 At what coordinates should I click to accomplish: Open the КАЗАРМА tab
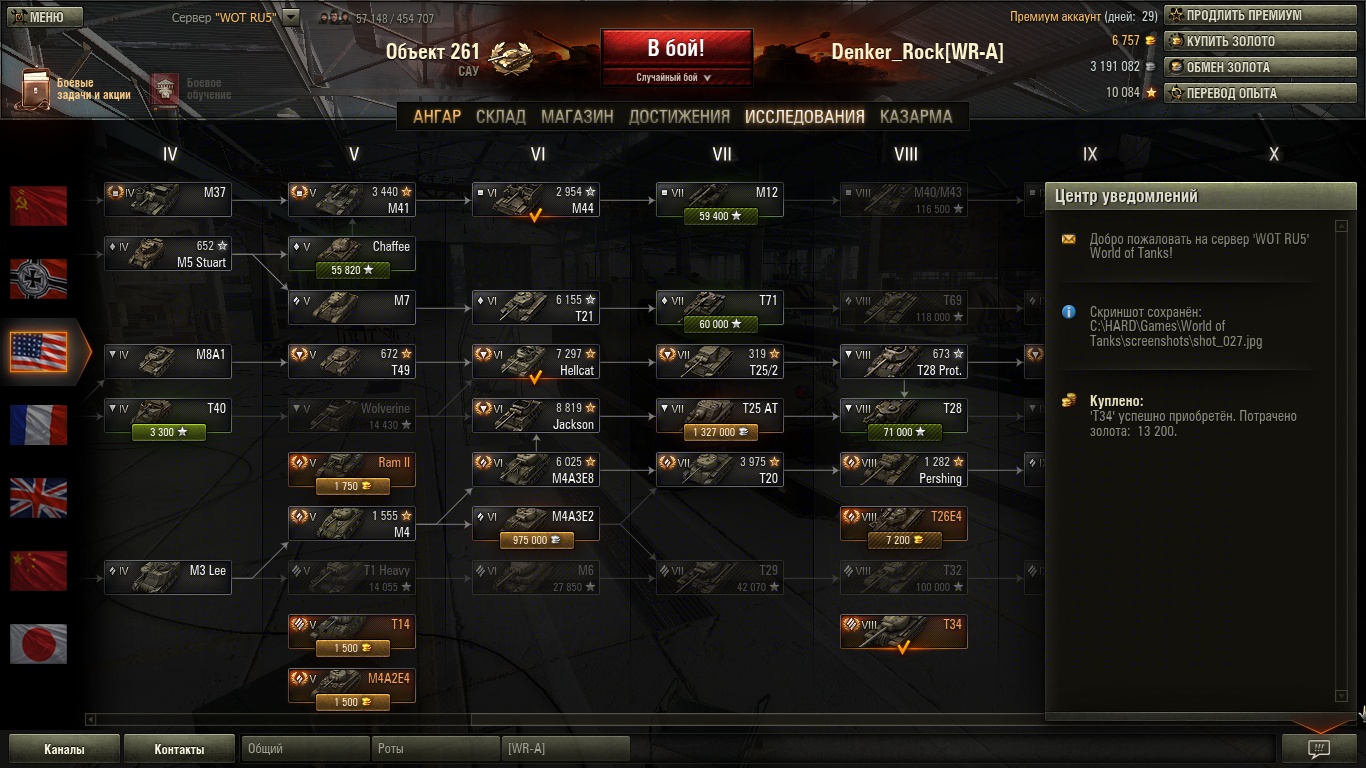(916, 116)
